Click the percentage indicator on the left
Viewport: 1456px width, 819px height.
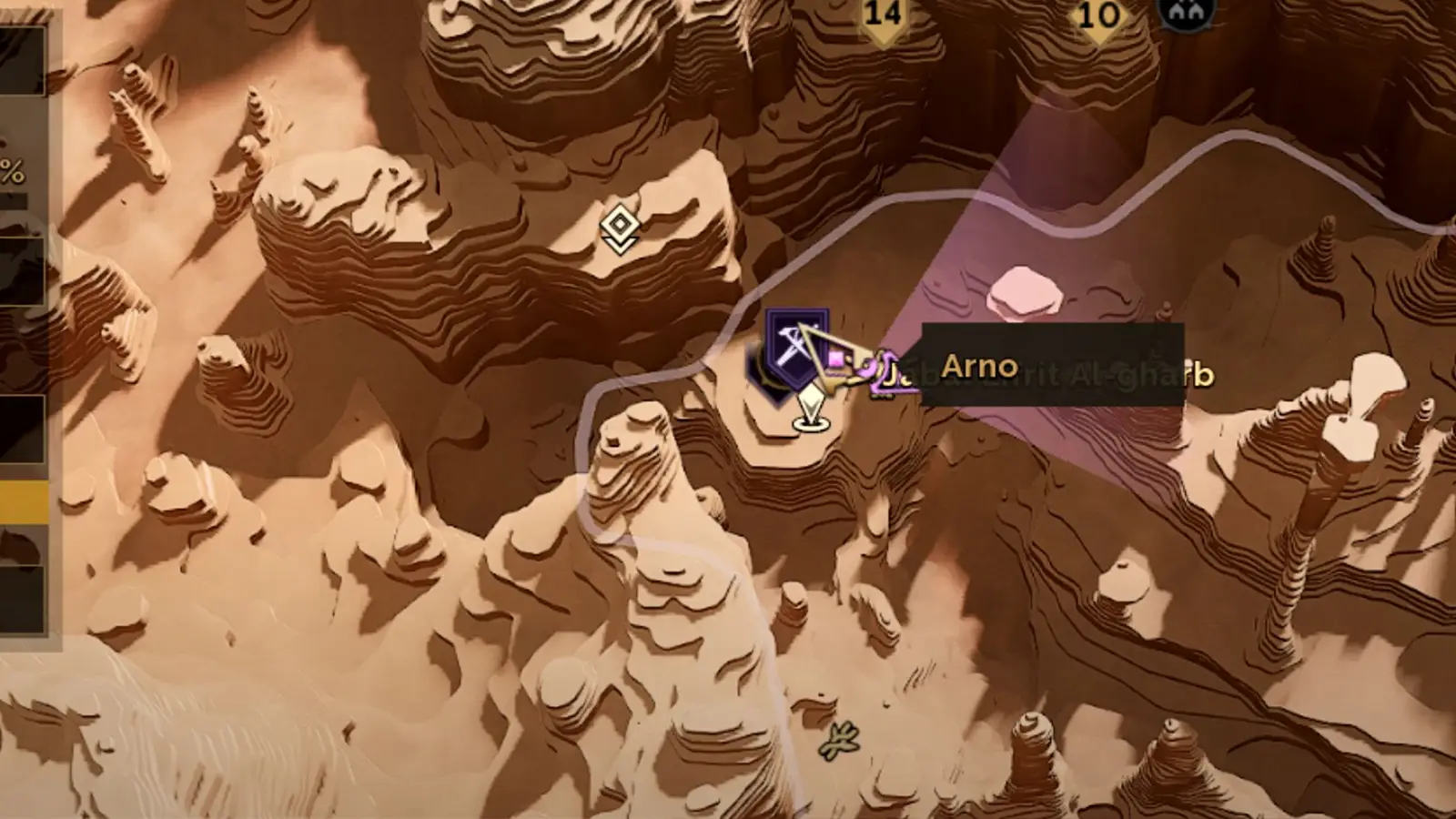12,168
